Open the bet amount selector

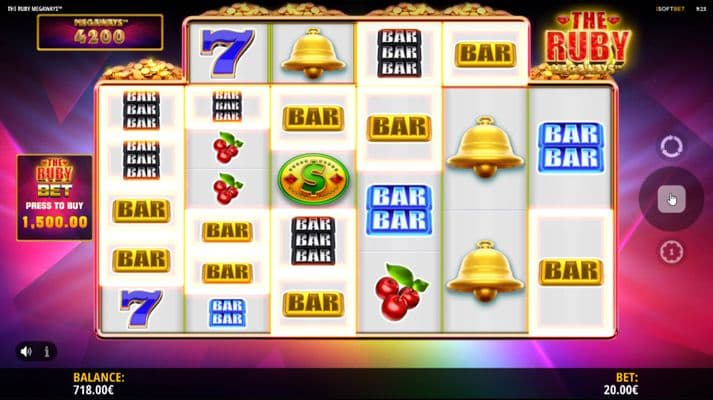point(670,252)
